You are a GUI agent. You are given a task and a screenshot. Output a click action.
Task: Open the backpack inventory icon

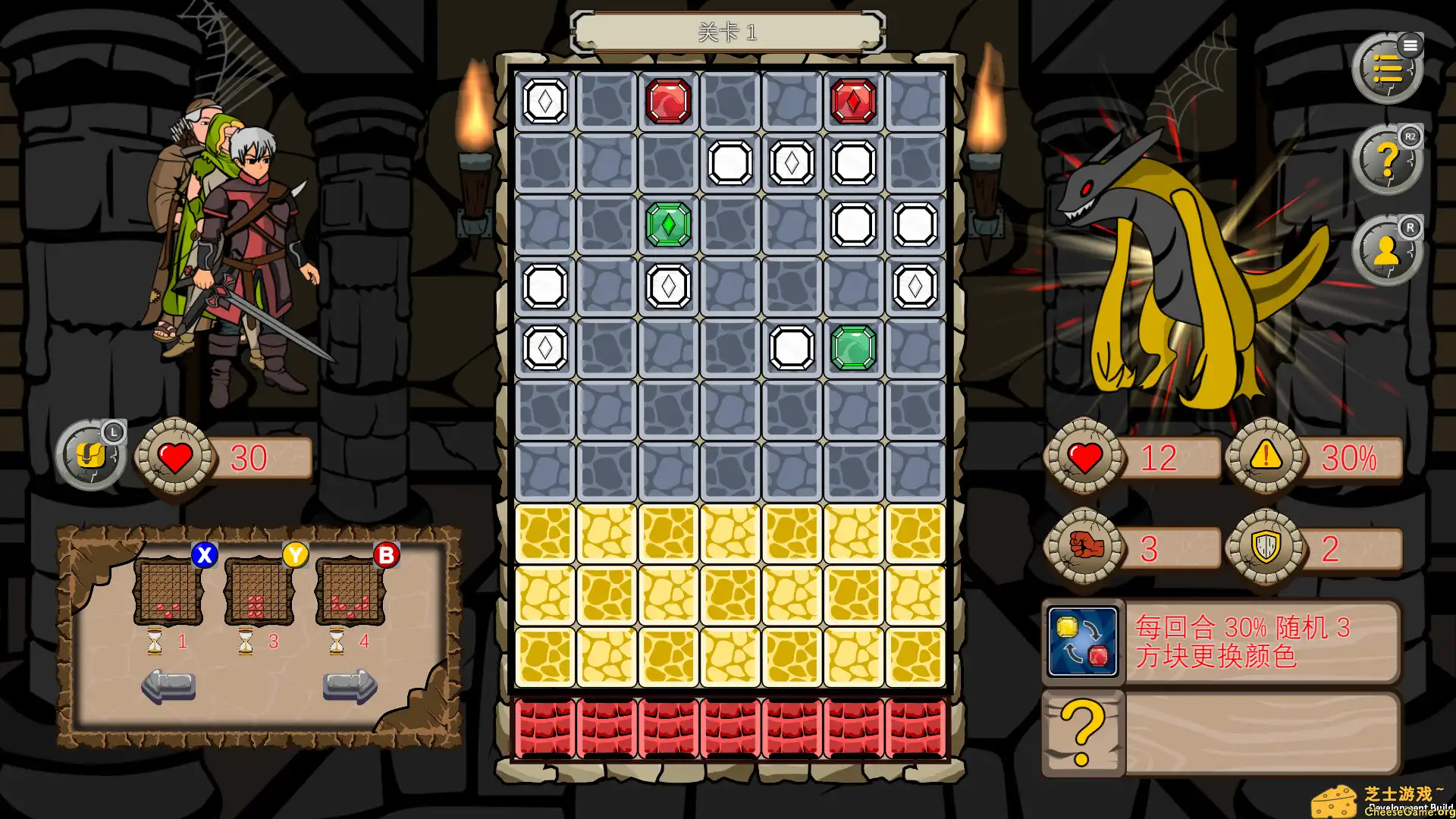pos(89,455)
